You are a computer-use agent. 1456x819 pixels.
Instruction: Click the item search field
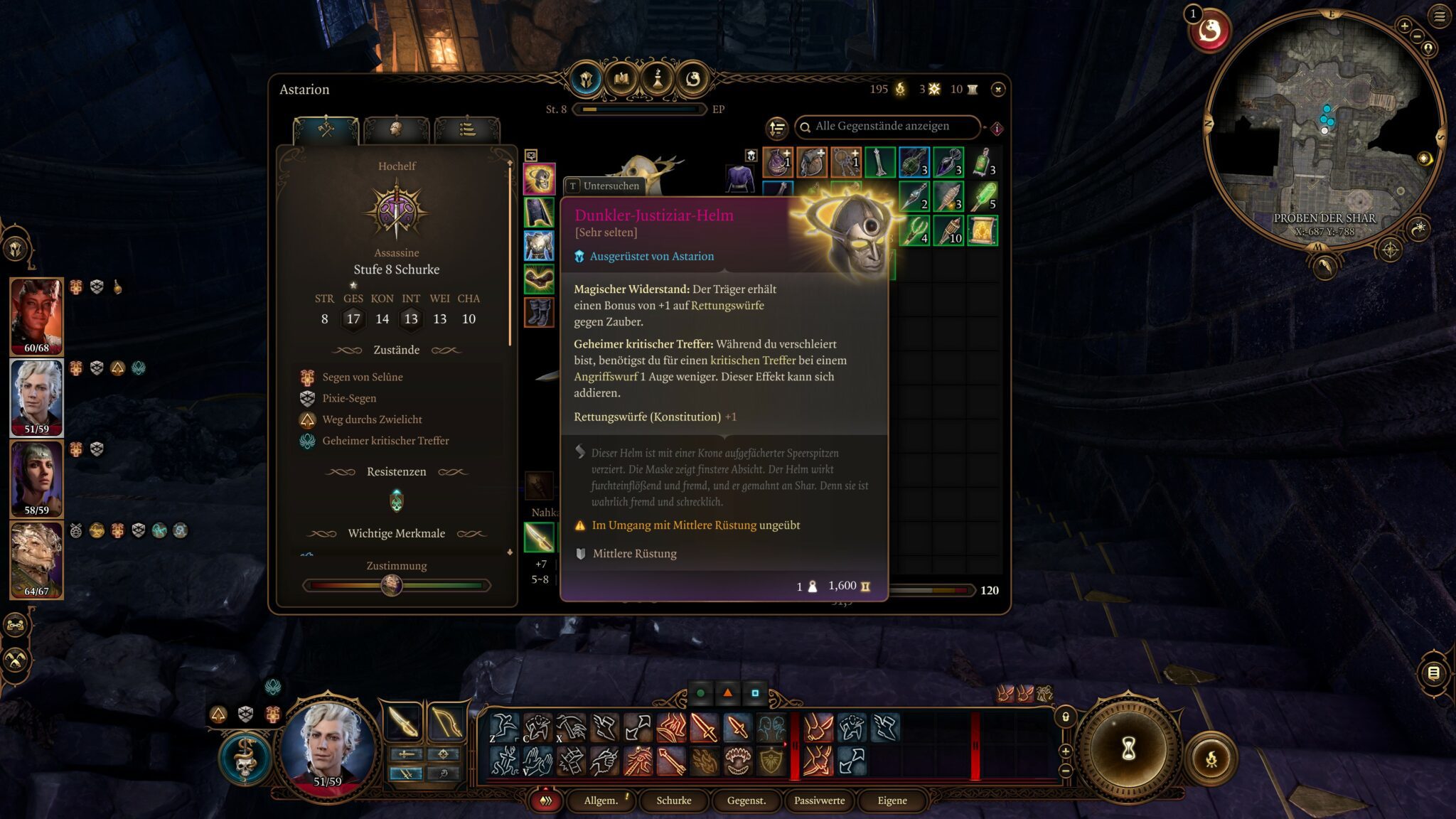889,127
